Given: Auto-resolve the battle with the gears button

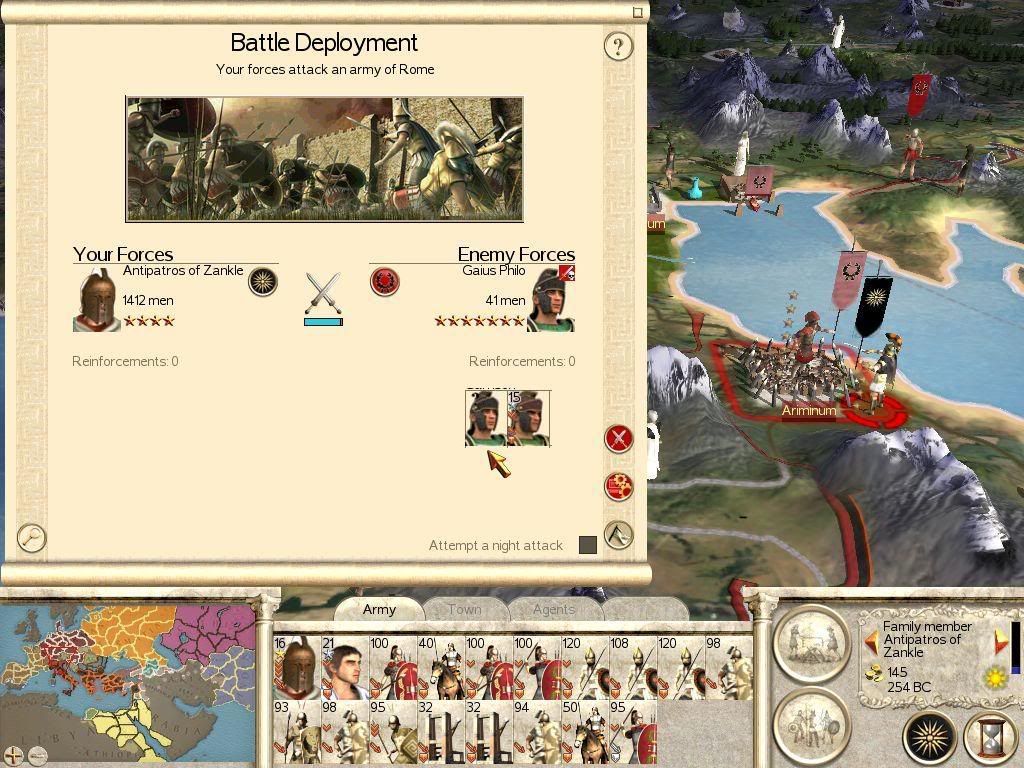Looking at the screenshot, I should (619, 486).
